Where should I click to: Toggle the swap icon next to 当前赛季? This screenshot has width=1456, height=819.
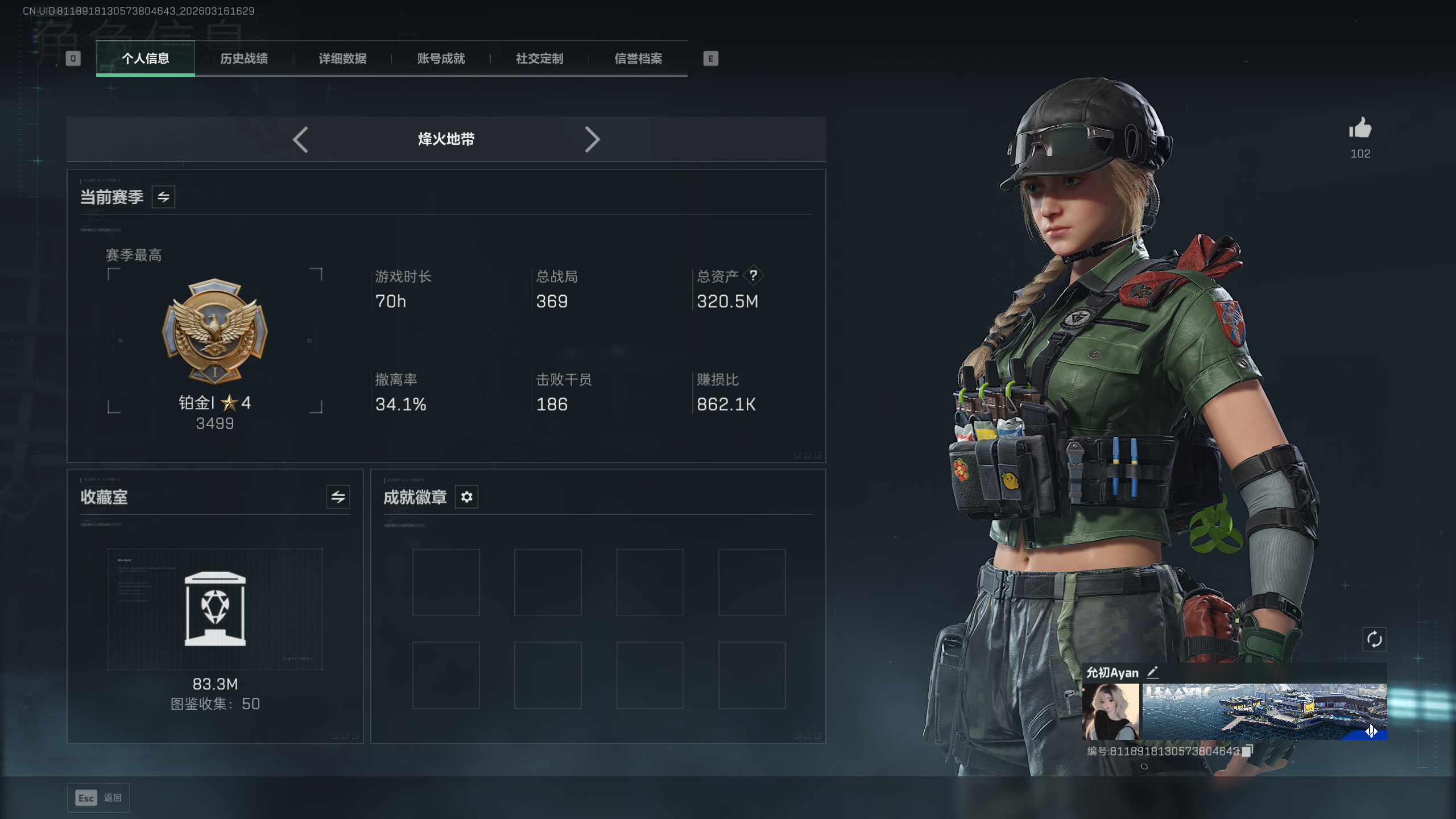click(163, 197)
